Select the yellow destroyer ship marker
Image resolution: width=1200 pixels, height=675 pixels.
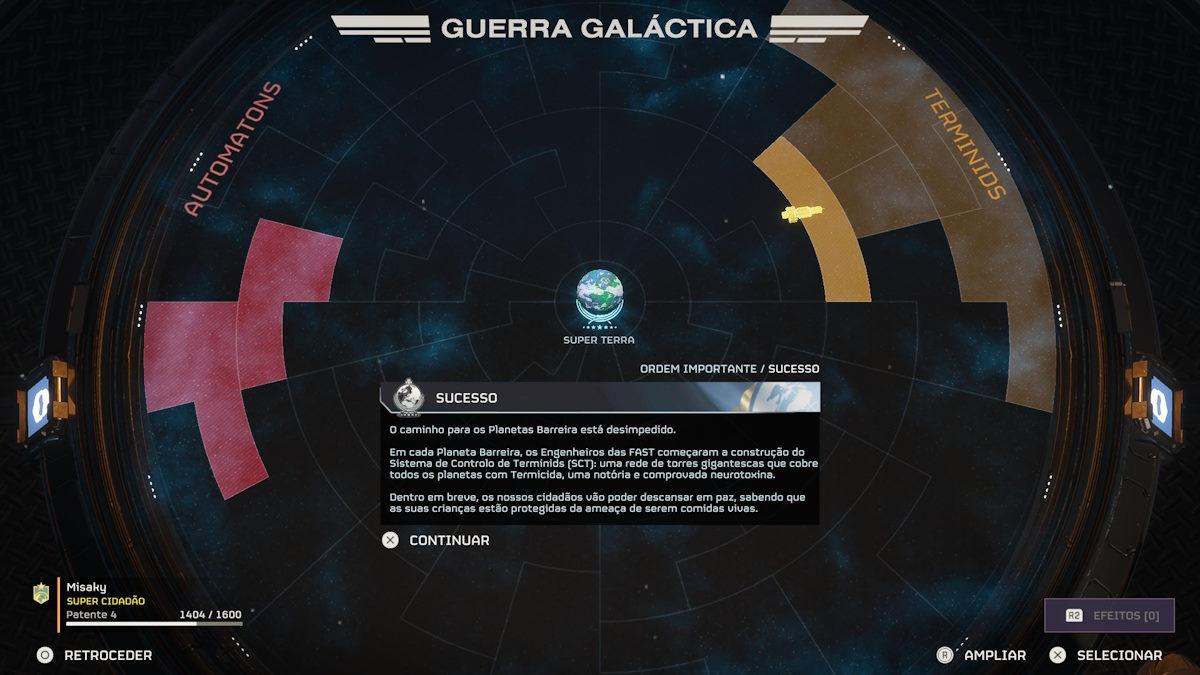(x=801, y=212)
